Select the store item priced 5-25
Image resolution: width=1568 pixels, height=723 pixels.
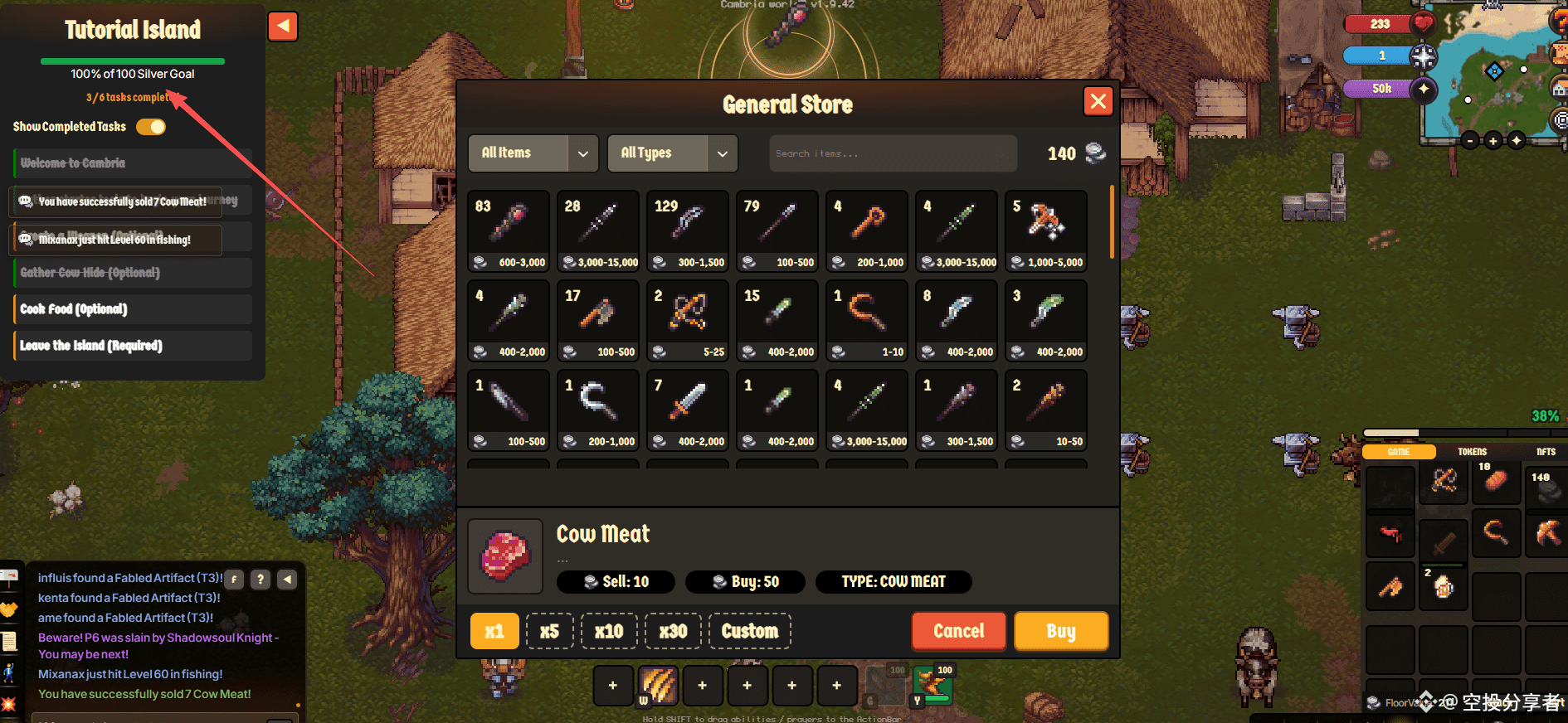point(687,319)
